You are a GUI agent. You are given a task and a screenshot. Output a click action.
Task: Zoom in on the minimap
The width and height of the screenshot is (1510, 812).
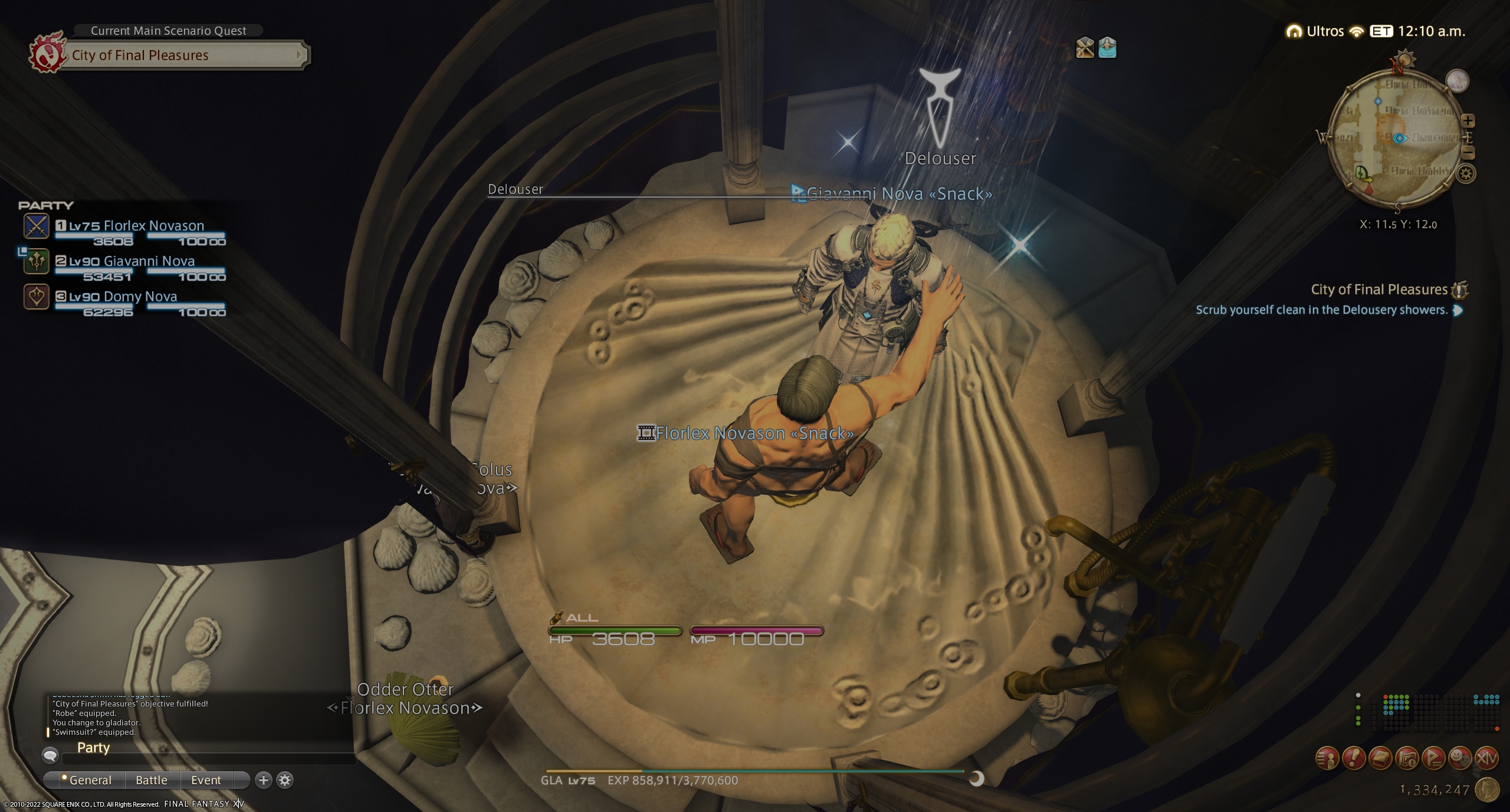click(x=1468, y=121)
